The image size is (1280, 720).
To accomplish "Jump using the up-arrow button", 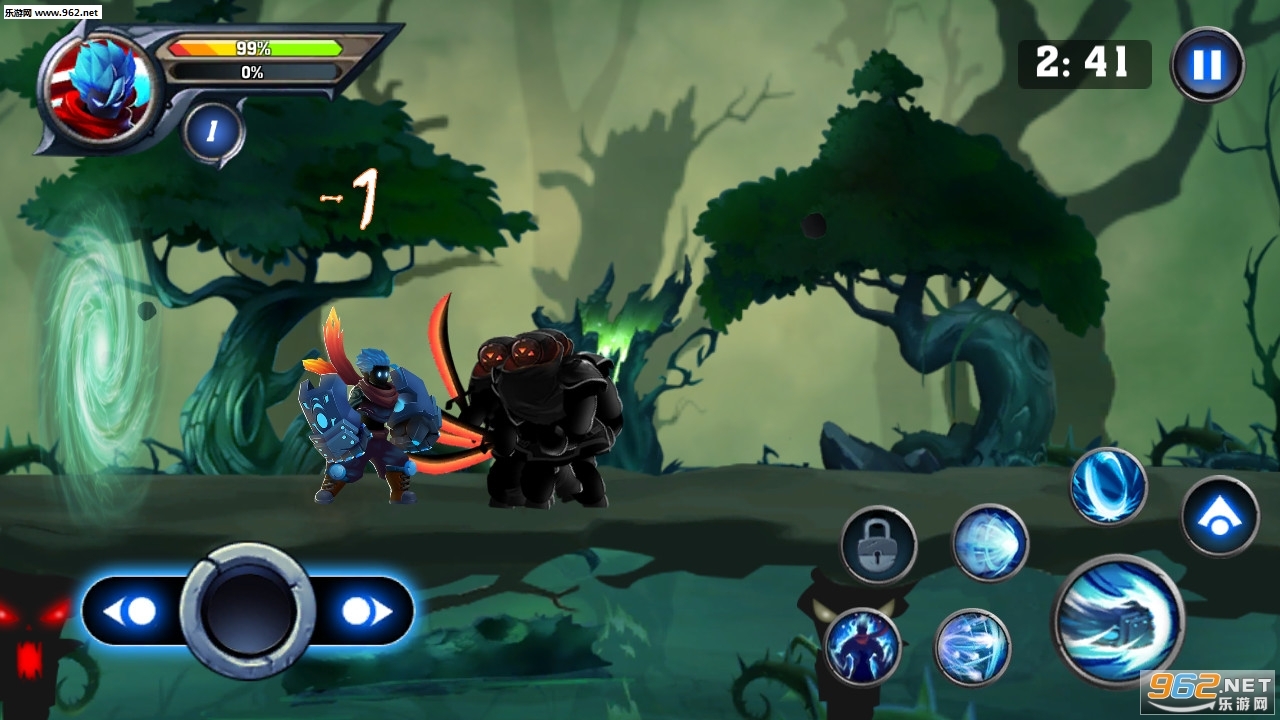I will point(1220,516).
